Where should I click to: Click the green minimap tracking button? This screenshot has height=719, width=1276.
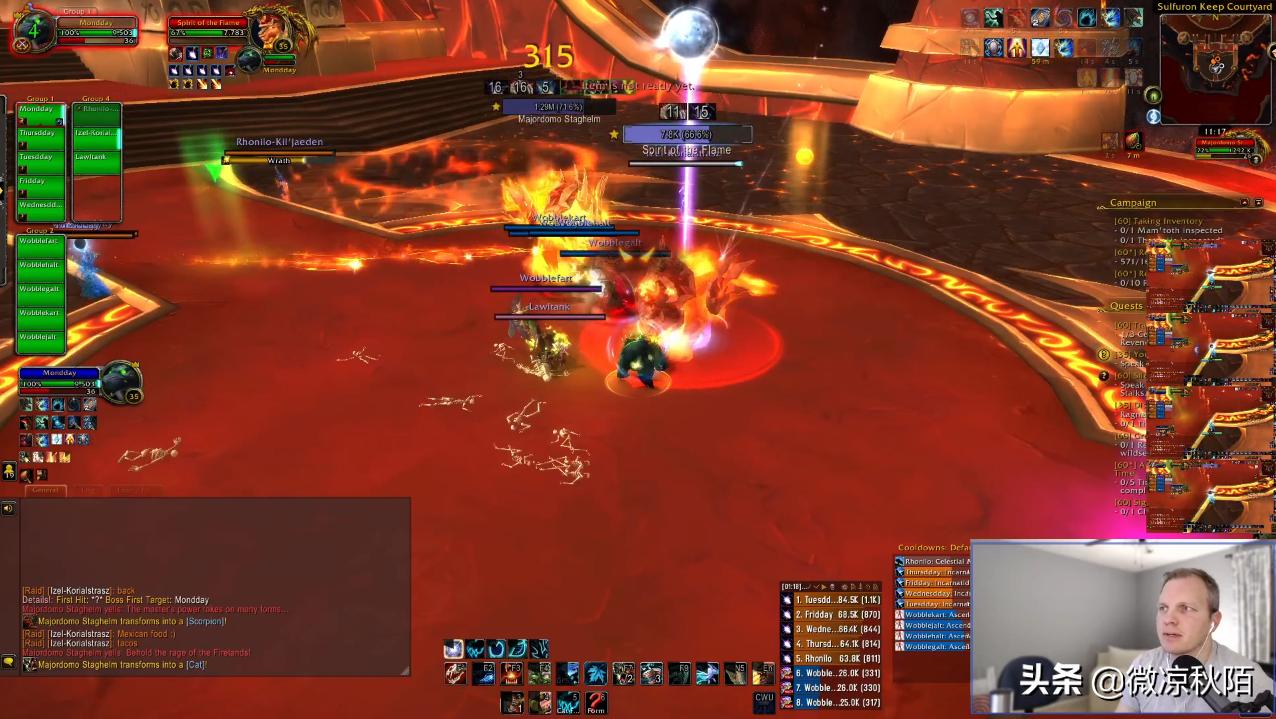click(x=1153, y=96)
